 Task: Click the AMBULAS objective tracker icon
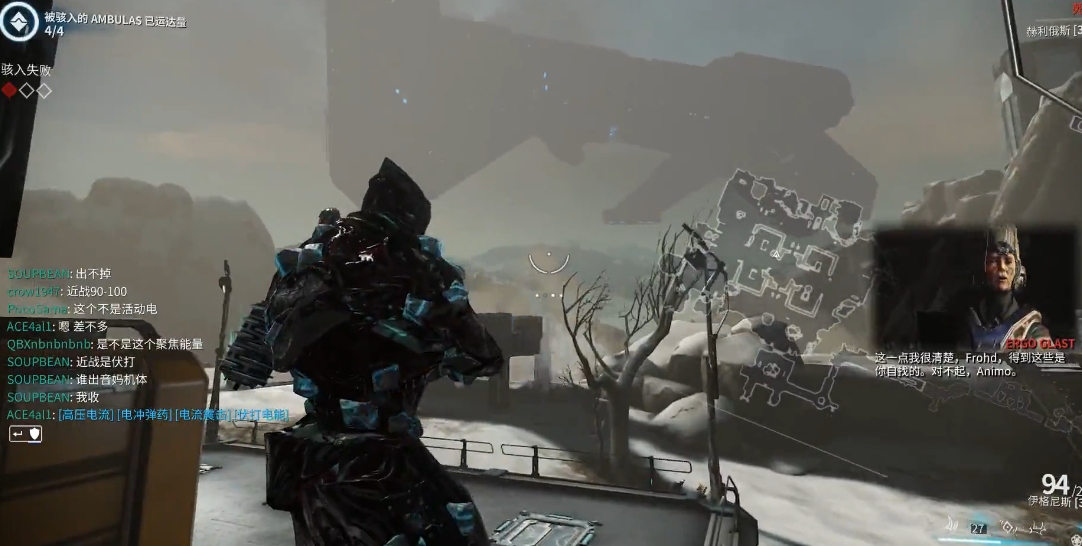click(20, 22)
